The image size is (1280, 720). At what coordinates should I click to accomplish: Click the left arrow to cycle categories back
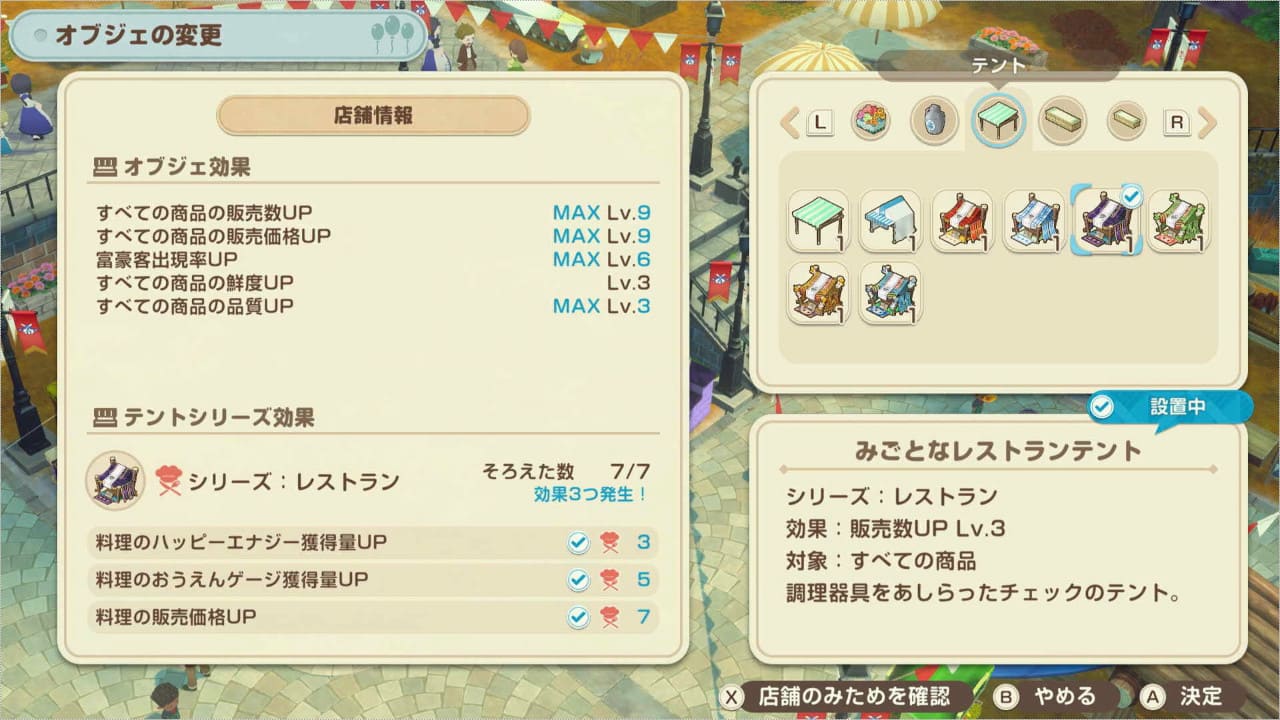click(790, 123)
